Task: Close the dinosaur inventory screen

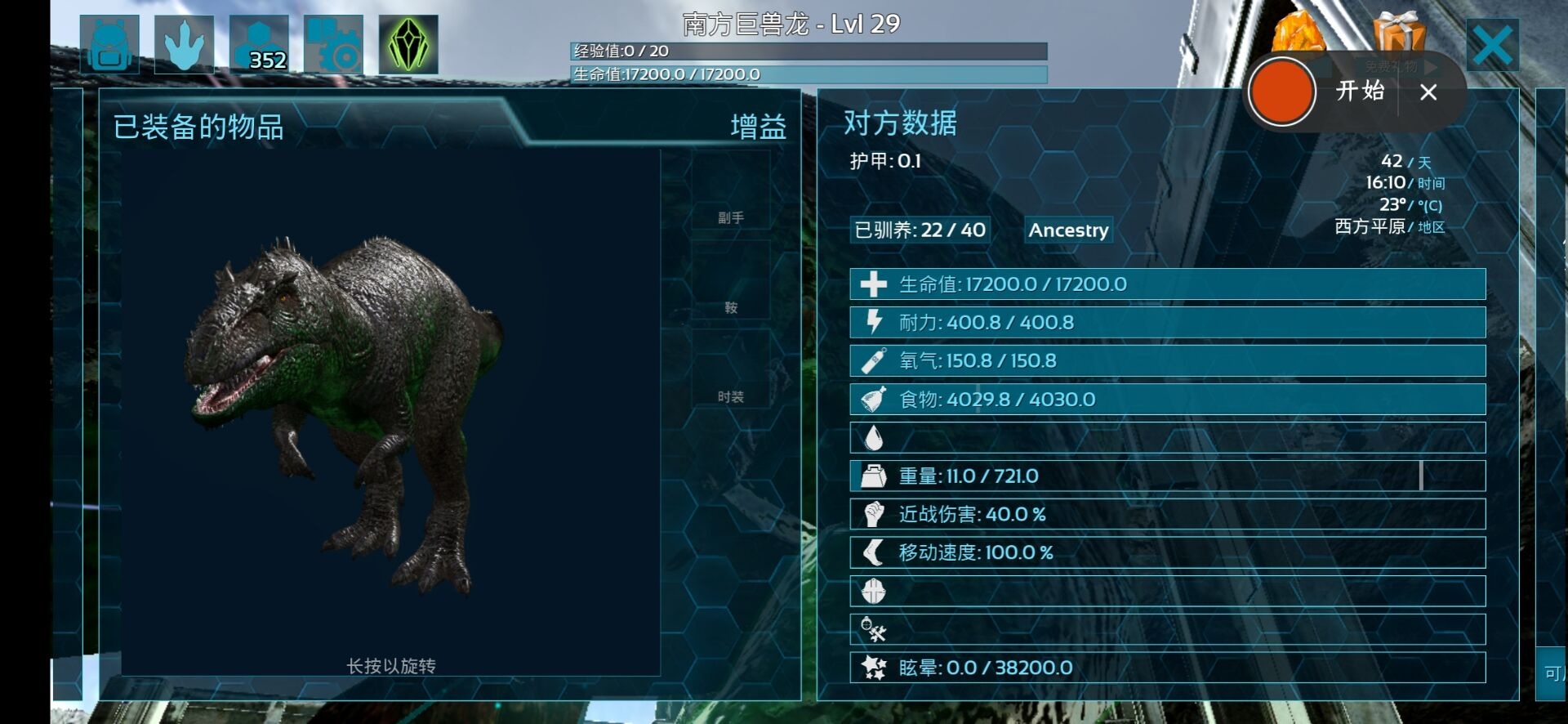Action: pos(1492,46)
